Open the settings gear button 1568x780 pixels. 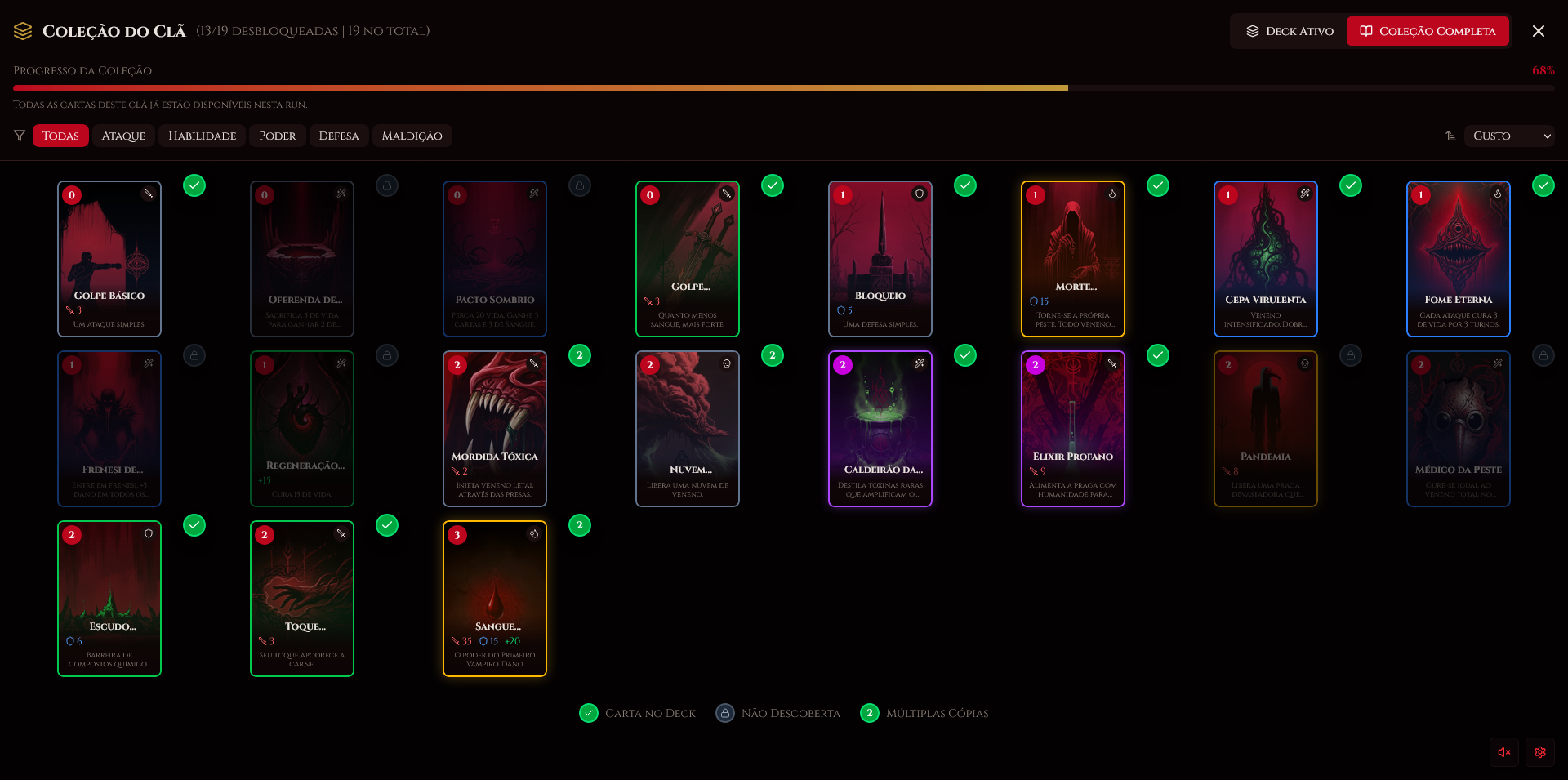(1540, 752)
